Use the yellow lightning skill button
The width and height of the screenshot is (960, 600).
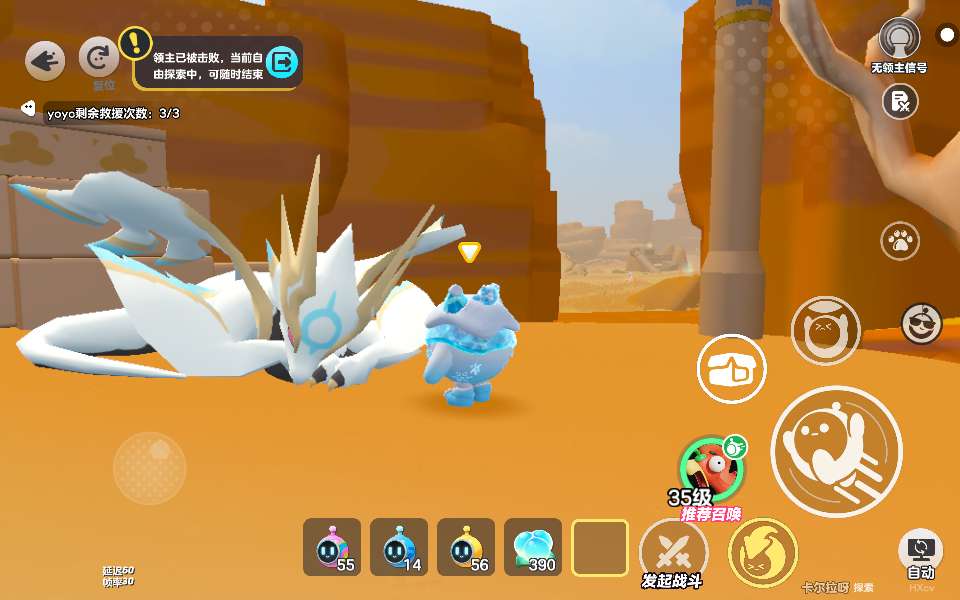[762, 552]
